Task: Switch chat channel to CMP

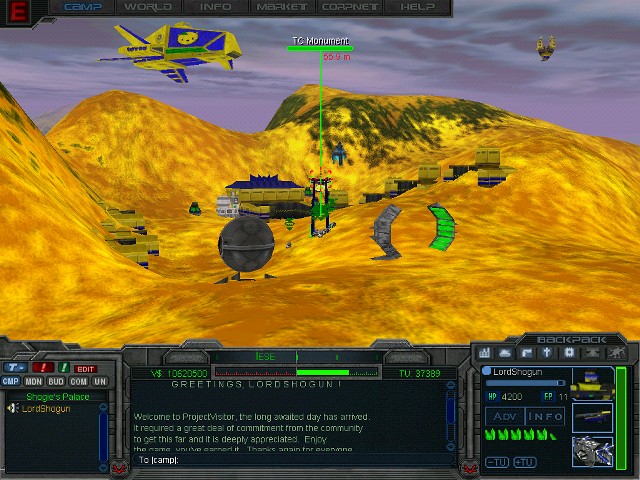Action: click(x=11, y=381)
